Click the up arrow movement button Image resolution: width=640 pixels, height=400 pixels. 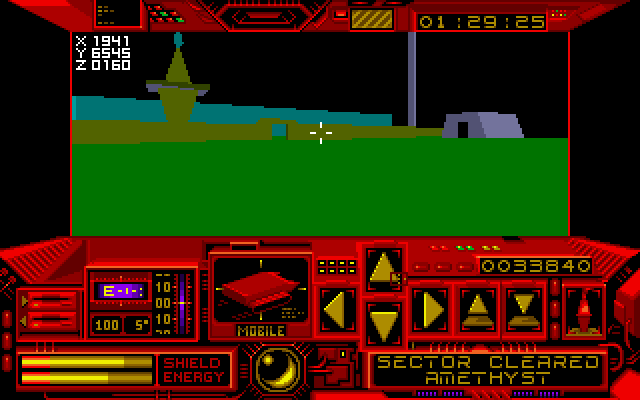click(x=384, y=269)
